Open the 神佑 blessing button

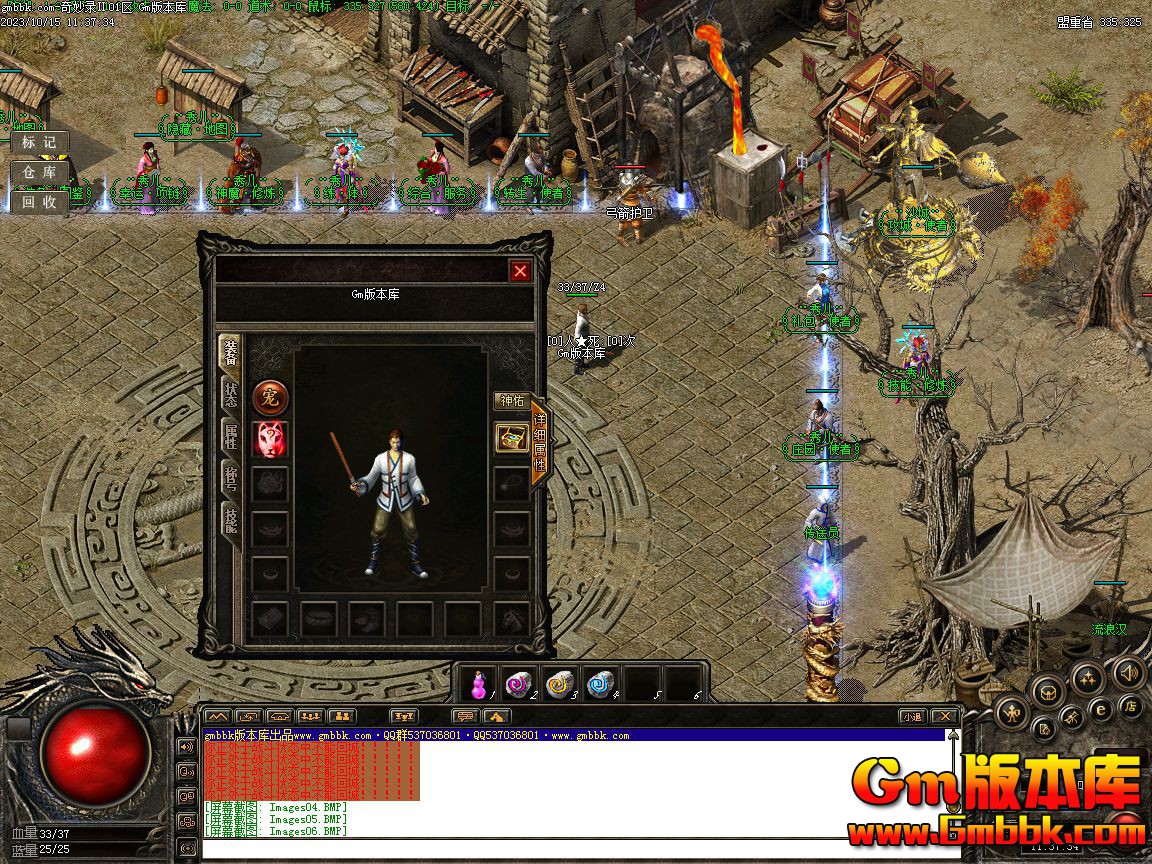pos(512,401)
